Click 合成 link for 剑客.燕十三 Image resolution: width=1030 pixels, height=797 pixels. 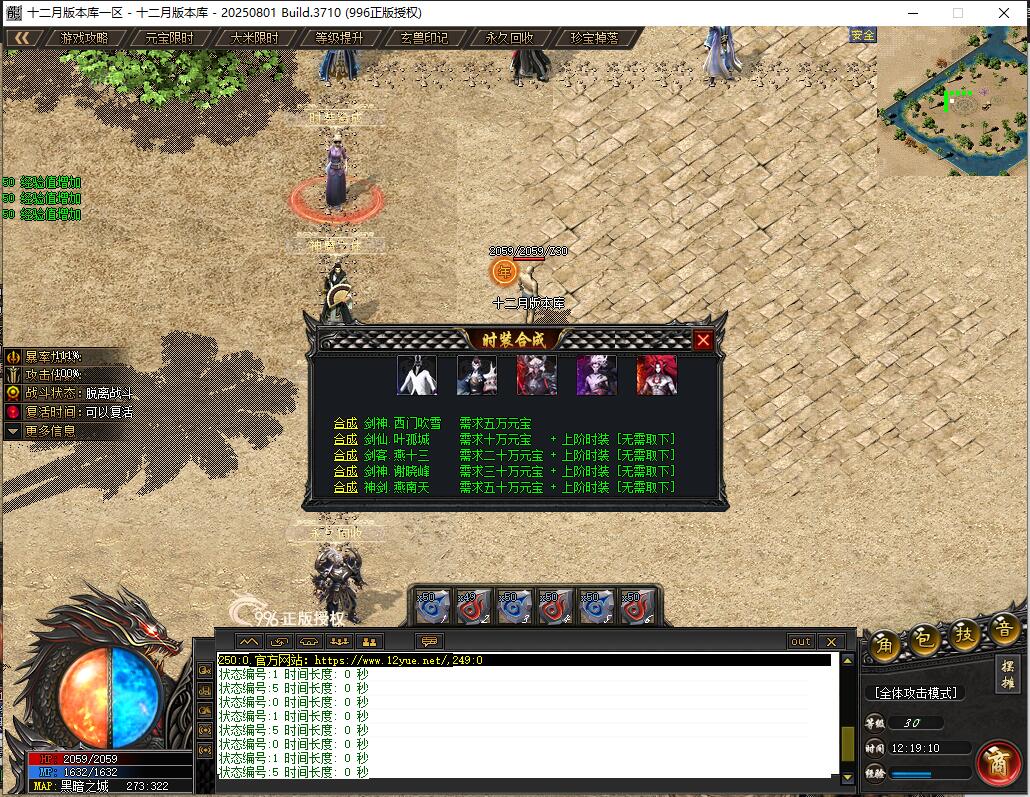click(345, 455)
